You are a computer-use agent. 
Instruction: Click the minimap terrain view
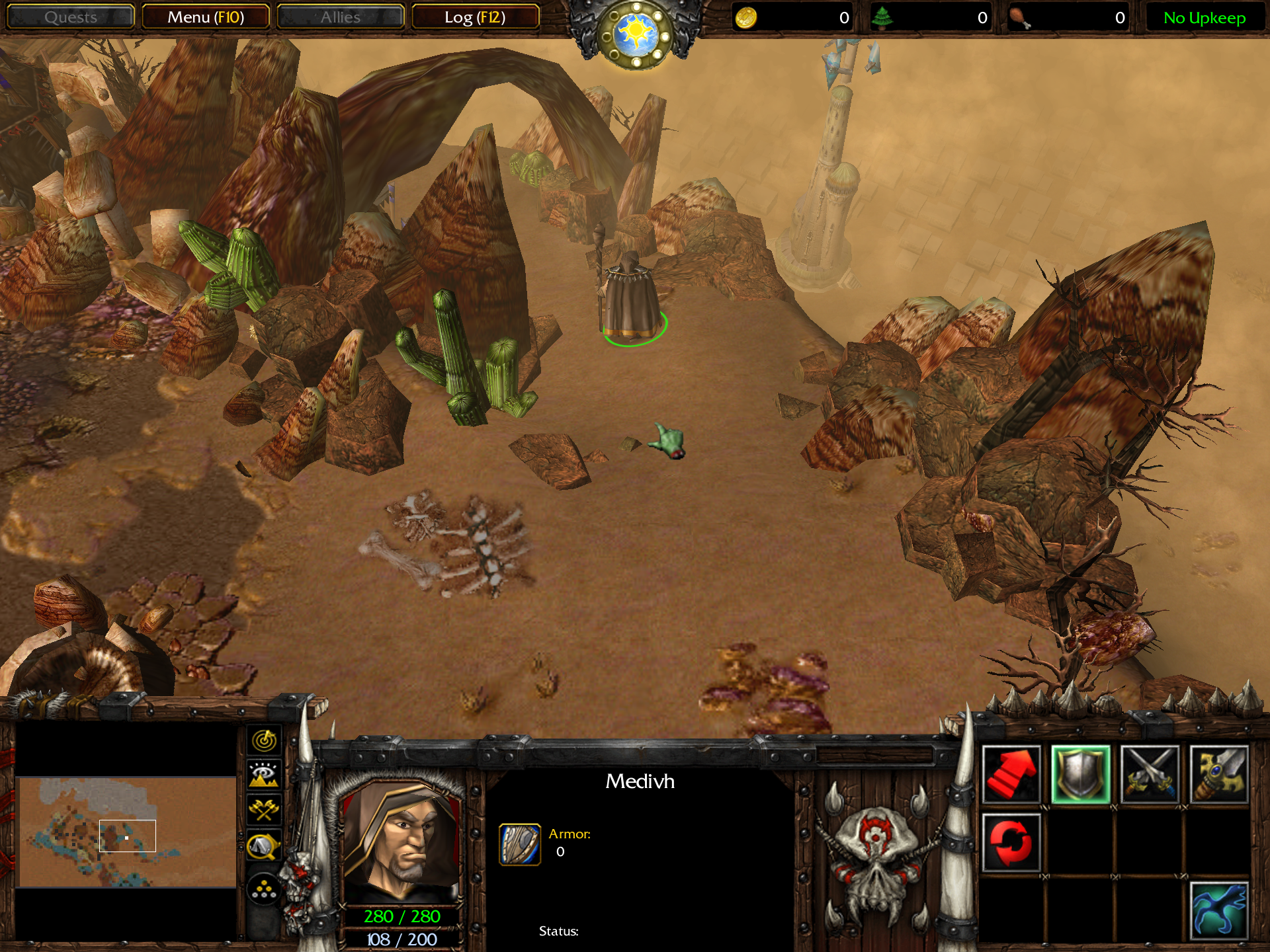pos(127,832)
